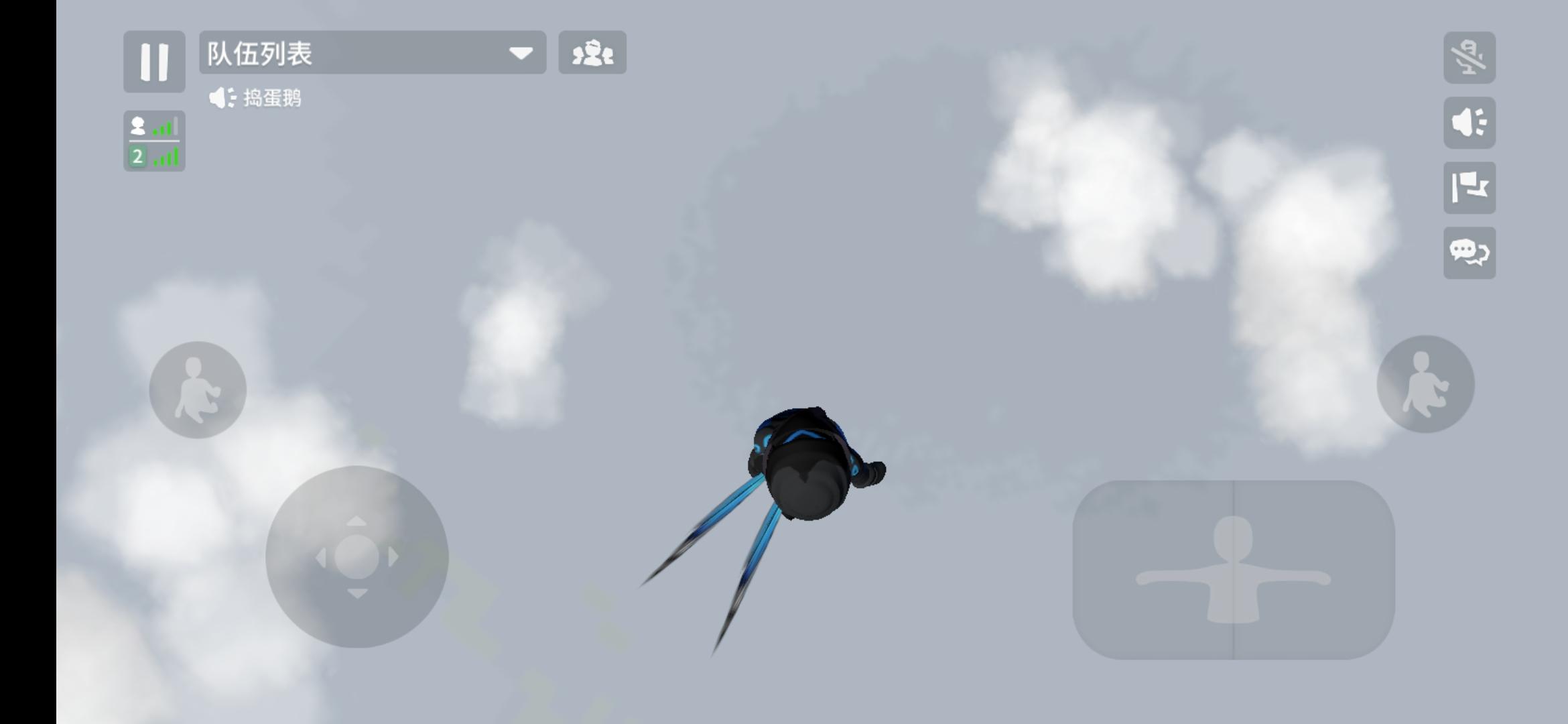The height and width of the screenshot is (724, 1568).
Task: Click player 2's signal strength indicator
Action: tap(168, 158)
